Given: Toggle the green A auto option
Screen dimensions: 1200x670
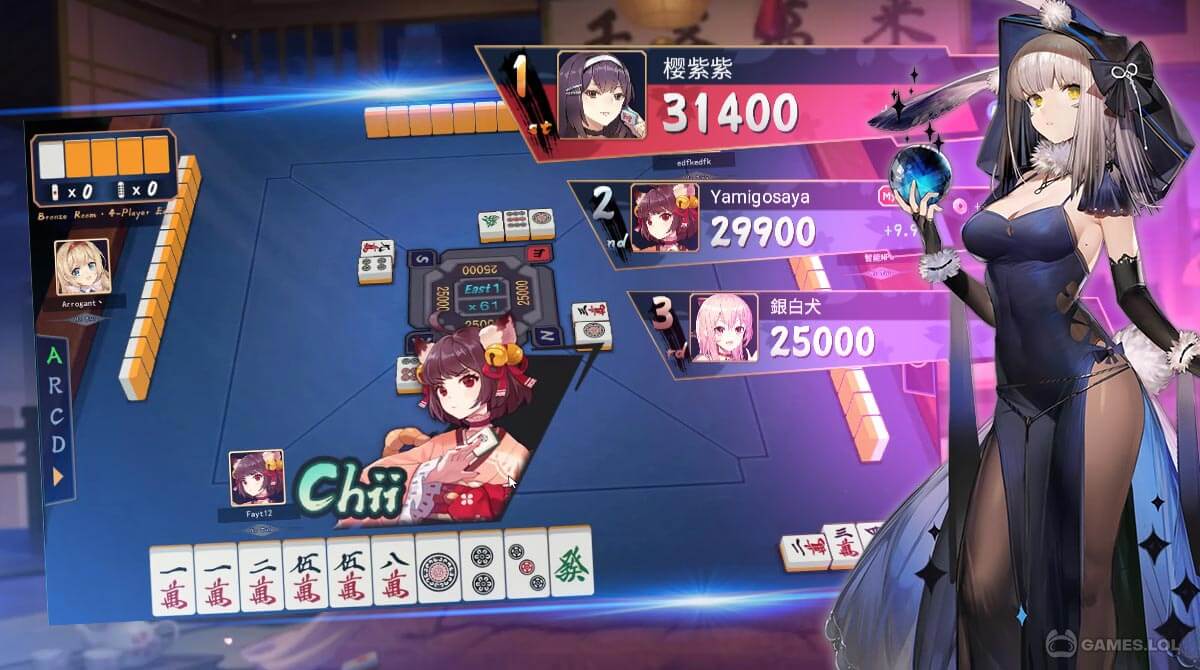Looking at the screenshot, I should coord(55,357).
